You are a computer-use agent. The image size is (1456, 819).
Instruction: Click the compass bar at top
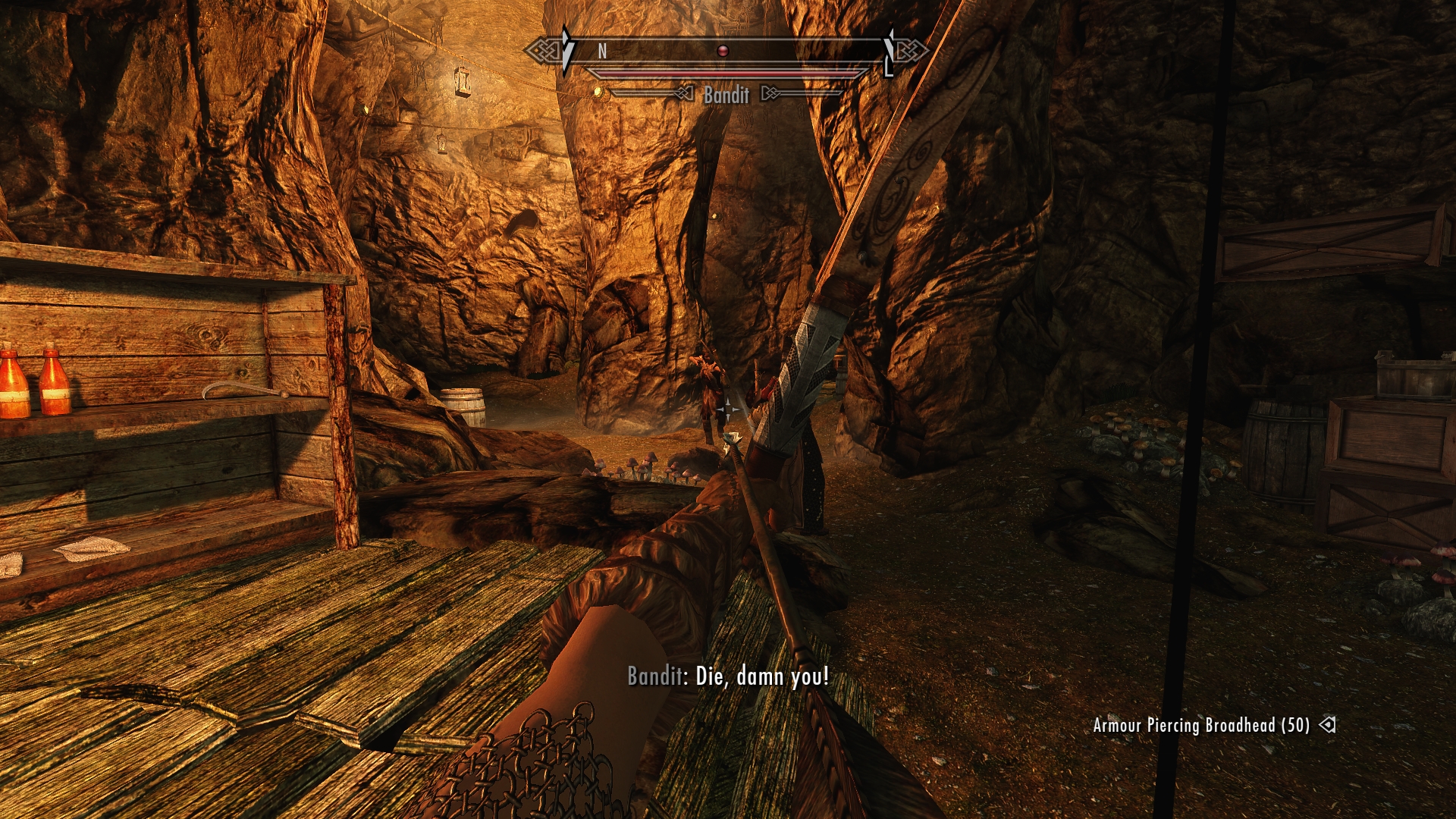pyautogui.click(x=726, y=51)
